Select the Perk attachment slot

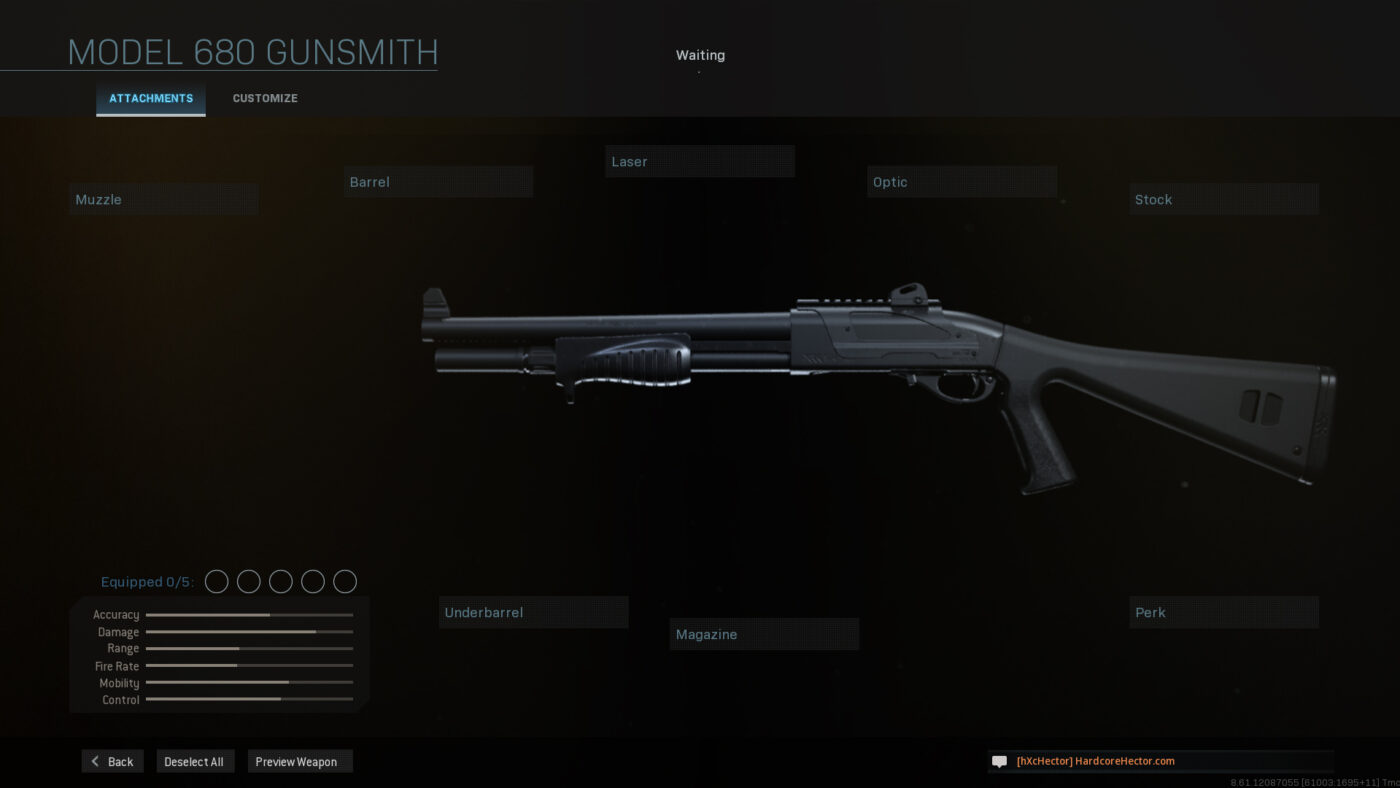coord(1224,612)
